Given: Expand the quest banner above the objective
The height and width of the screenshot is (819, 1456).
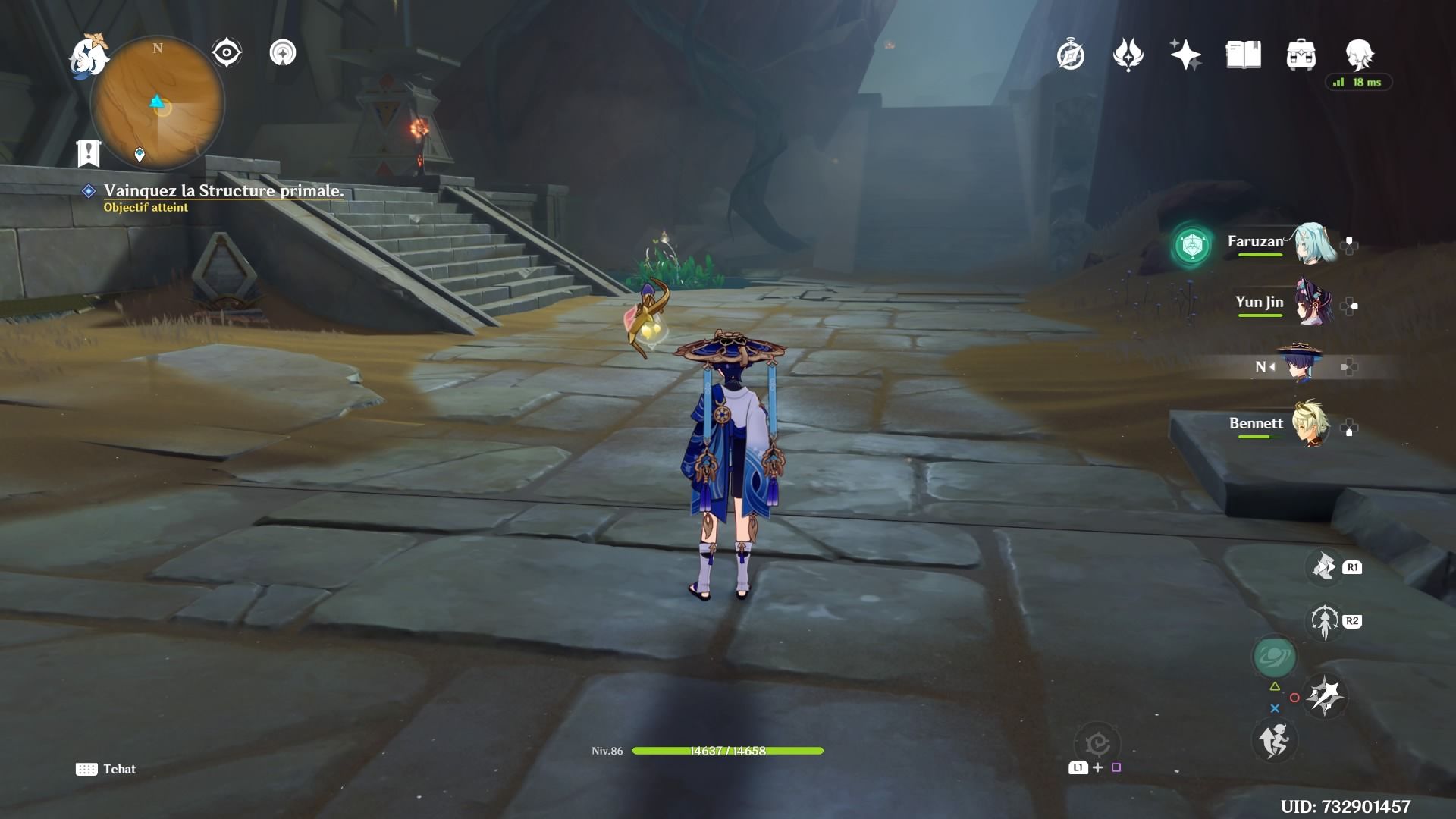Looking at the screenshot, I should [89, 153].
